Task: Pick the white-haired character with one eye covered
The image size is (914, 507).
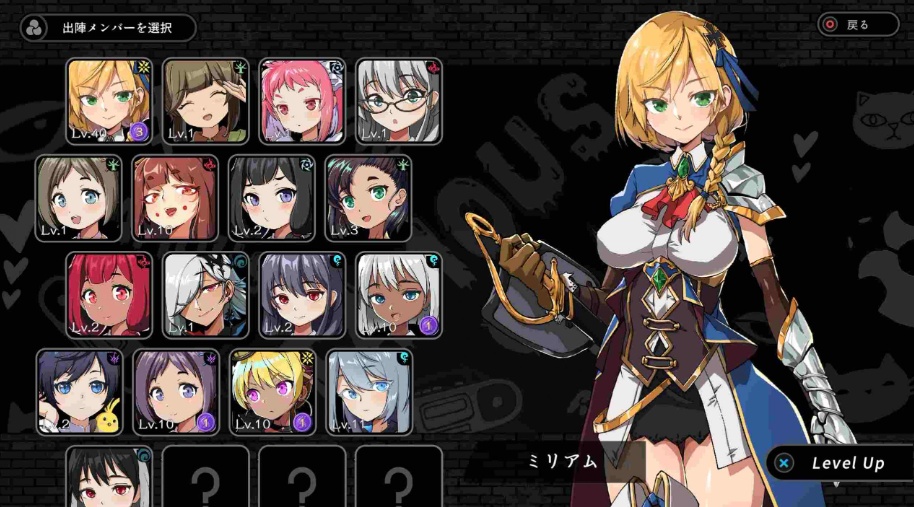Action: point(205,294)
